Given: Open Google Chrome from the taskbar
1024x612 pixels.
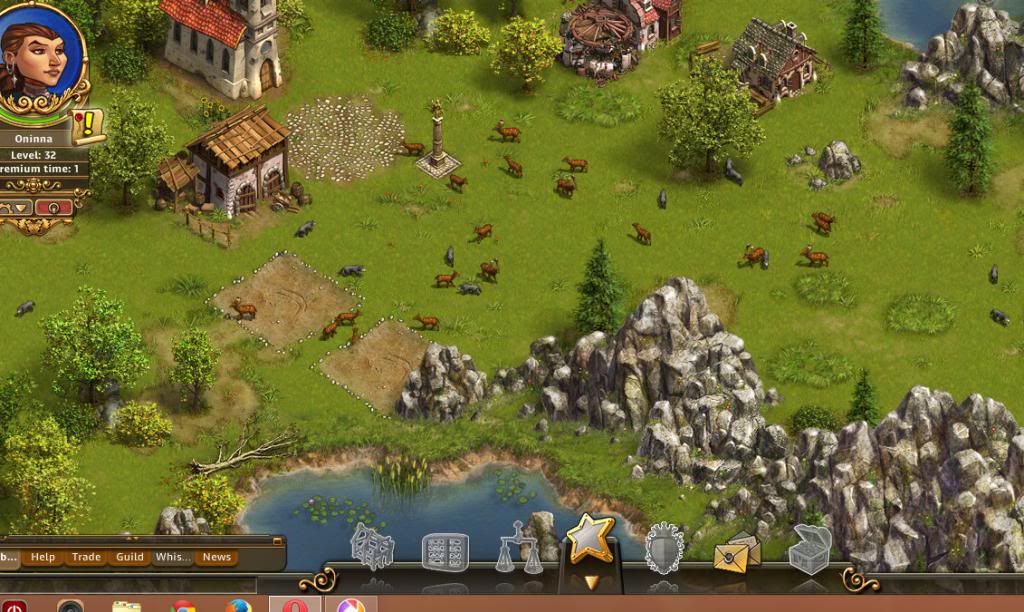Looking at the screenshot, I should pos(183,606).
